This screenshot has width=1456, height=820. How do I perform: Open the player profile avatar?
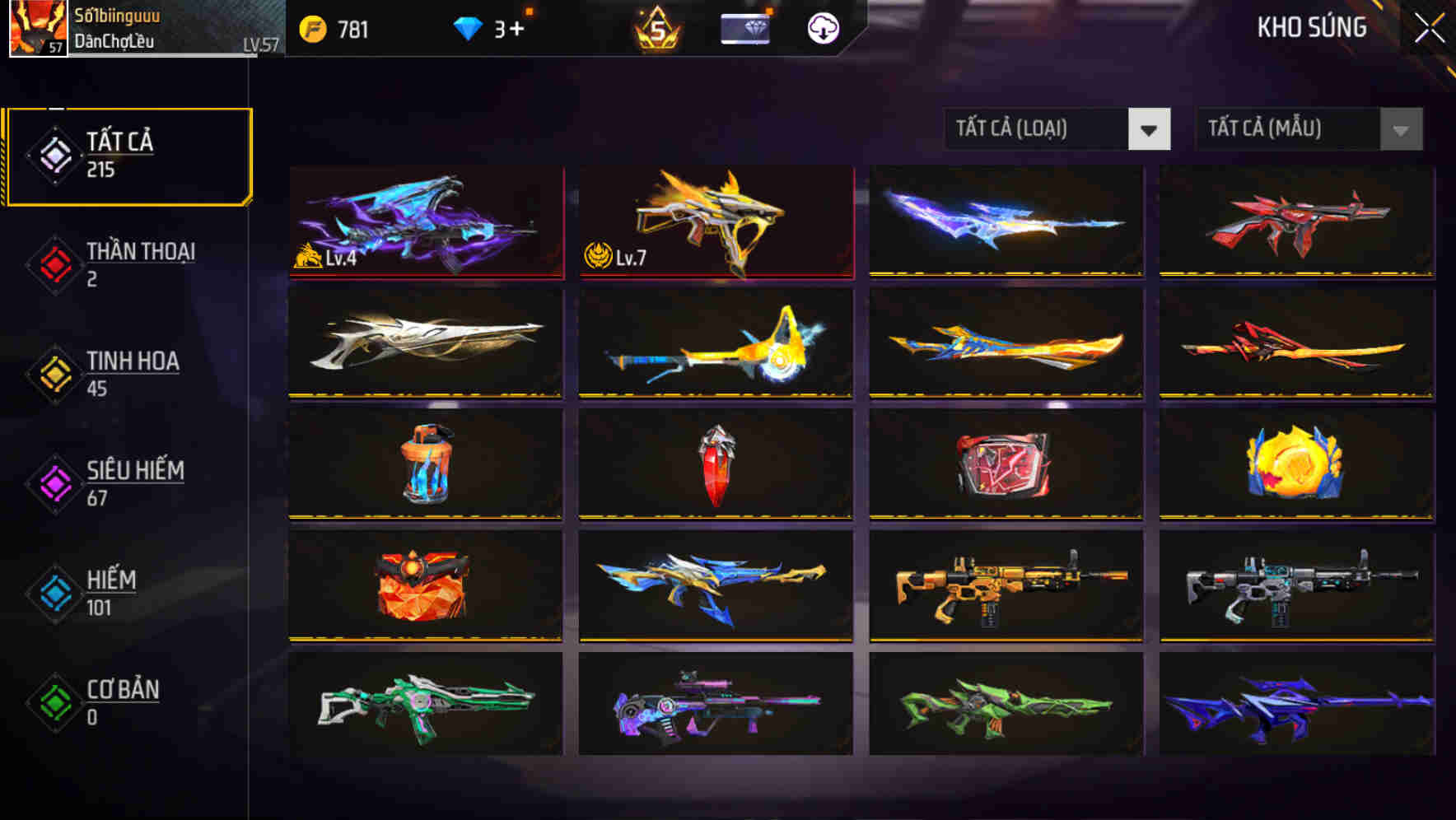37,29
